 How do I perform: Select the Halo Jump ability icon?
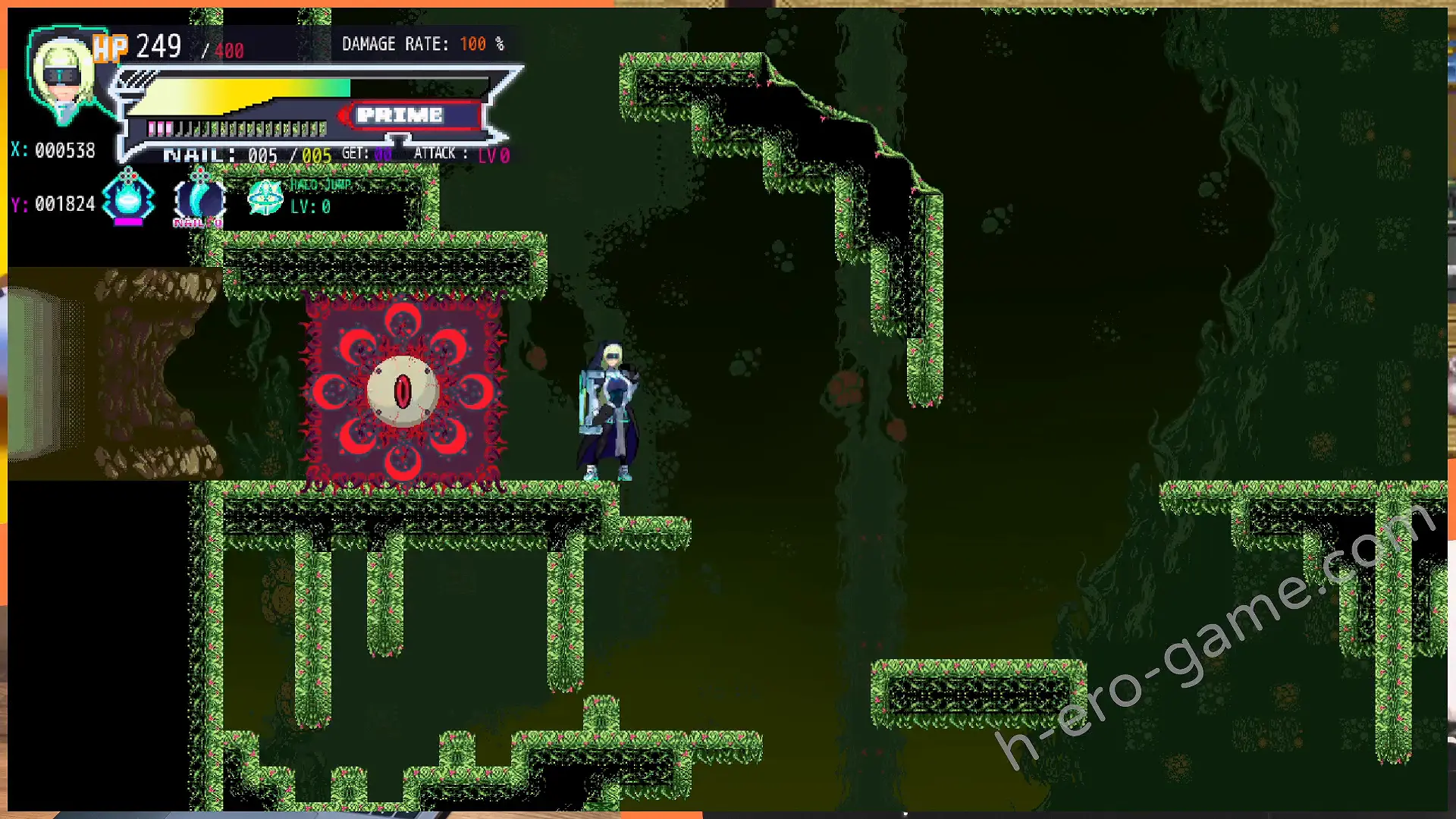click(265, 199)
